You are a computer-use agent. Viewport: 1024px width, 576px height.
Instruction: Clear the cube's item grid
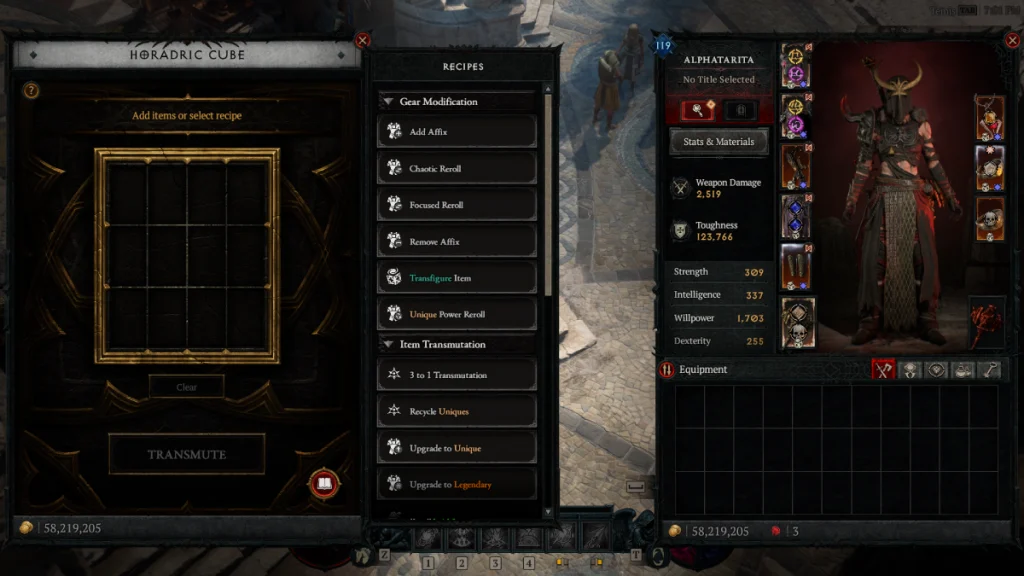coord(187,387)
